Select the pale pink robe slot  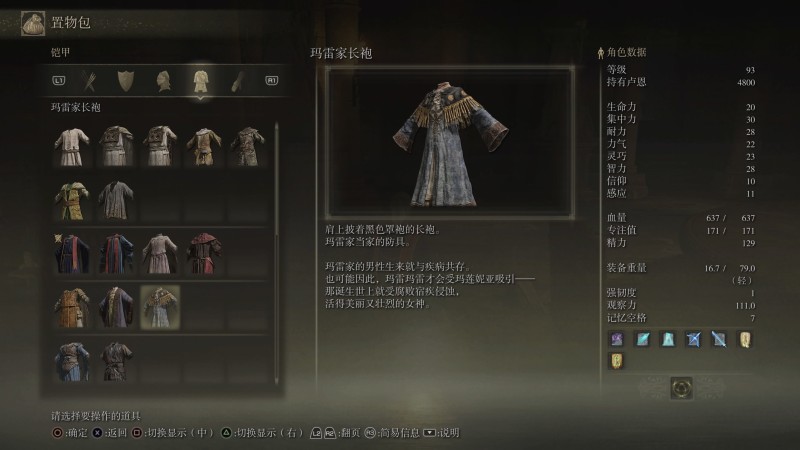158,252
